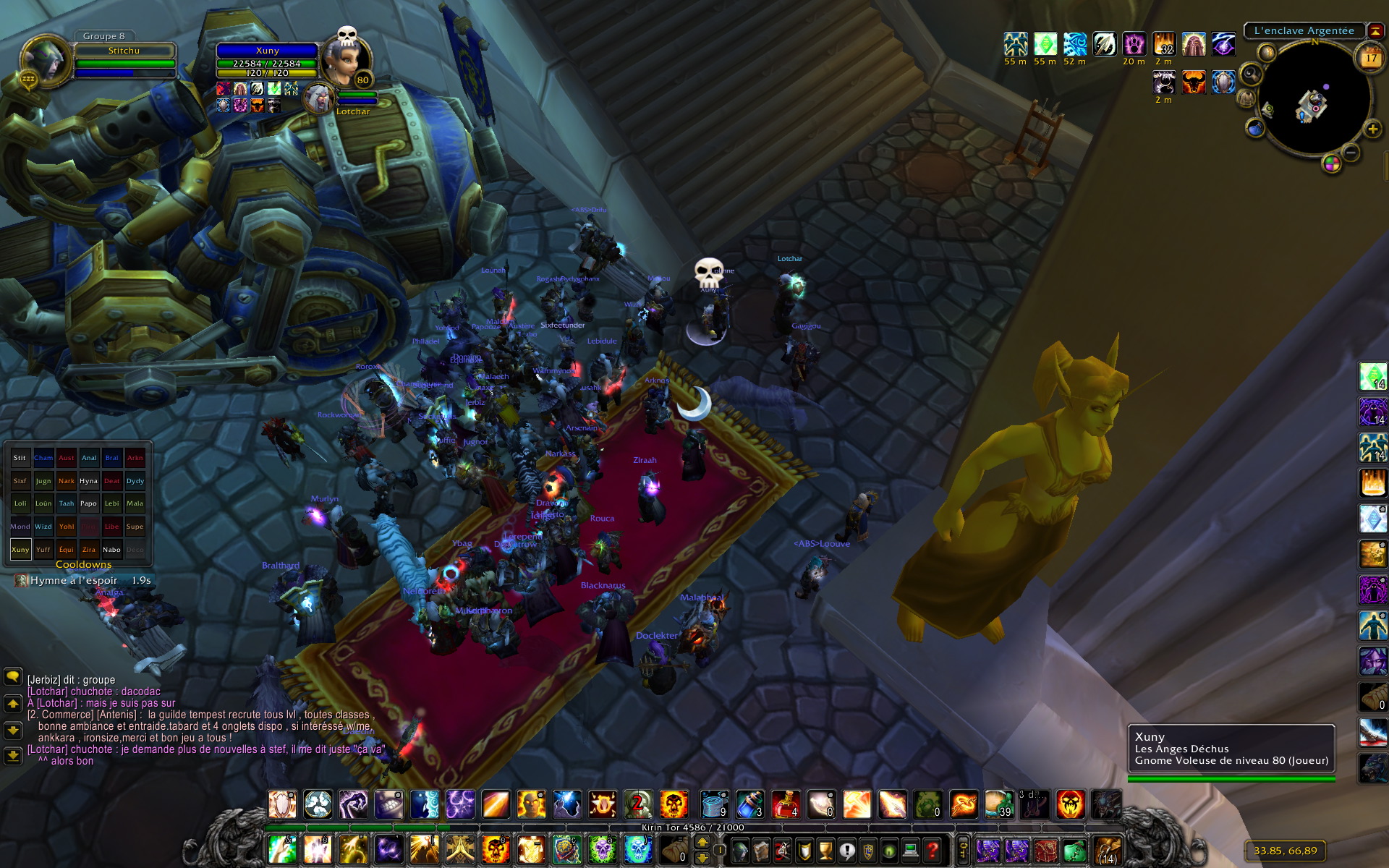The image size is (1389, 868).
Task: Activate the flaming skull ability on top bar
Action: tap(674, 804)
